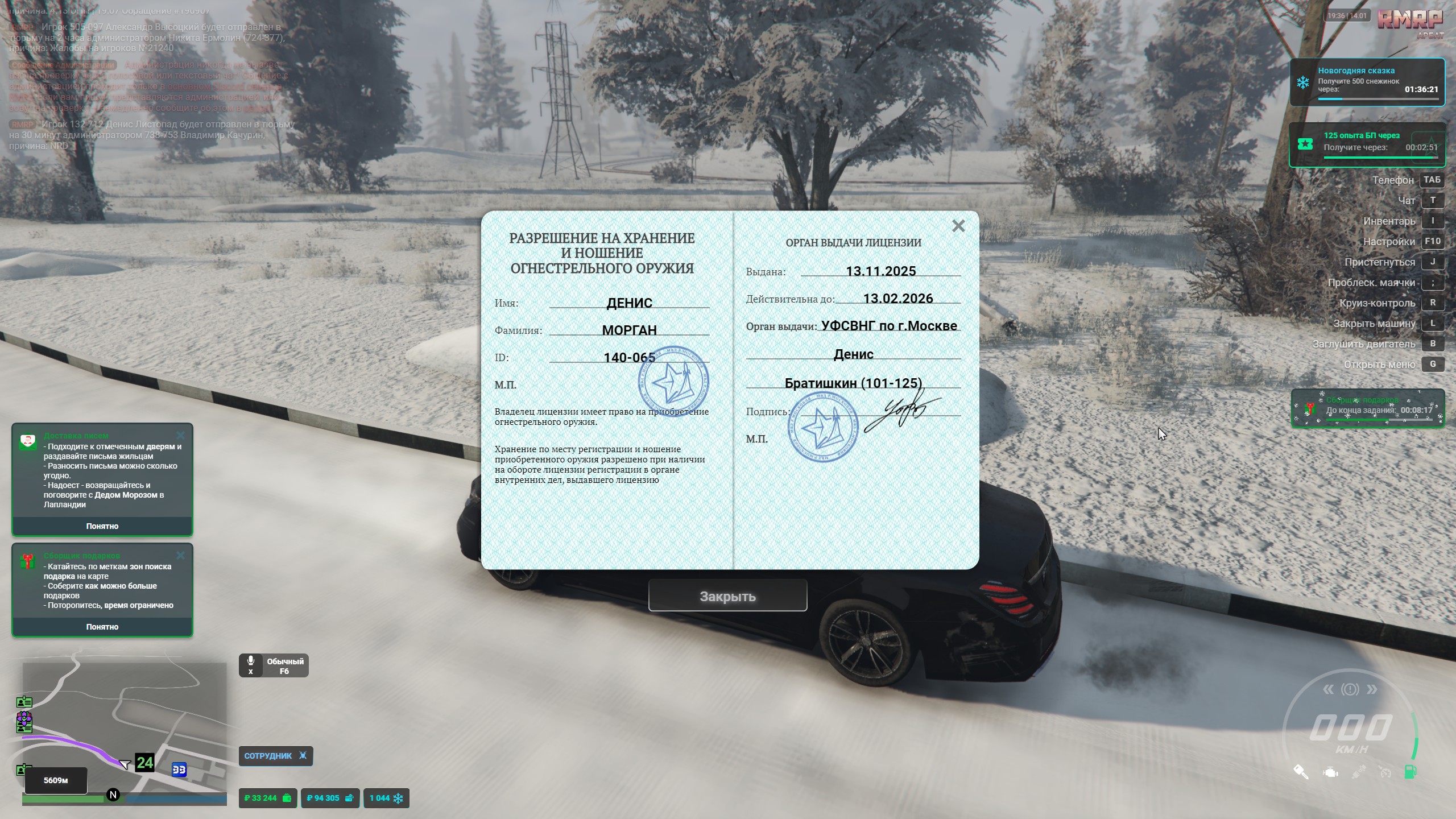Remove the СОТРУДНИК tag using its X
Viewport: 1456px width, 819px height.
tap(303, 756)
